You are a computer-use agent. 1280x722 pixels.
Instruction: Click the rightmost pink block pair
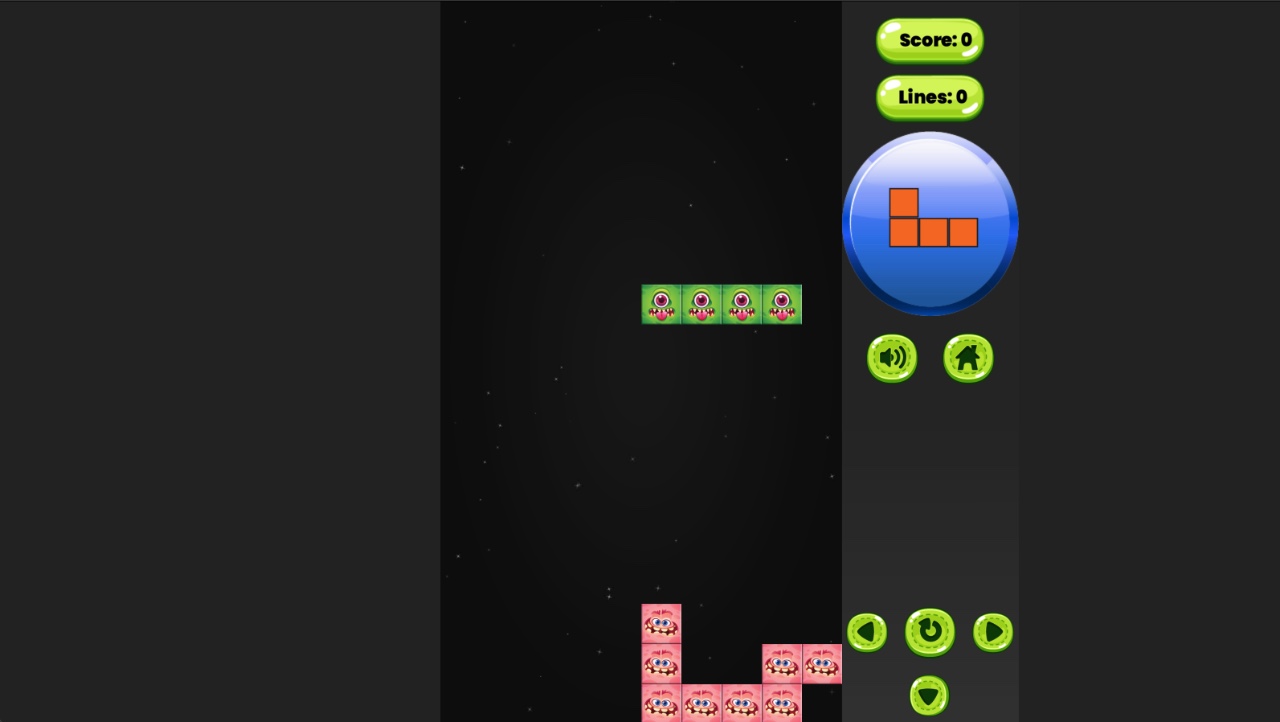(801, 663)
